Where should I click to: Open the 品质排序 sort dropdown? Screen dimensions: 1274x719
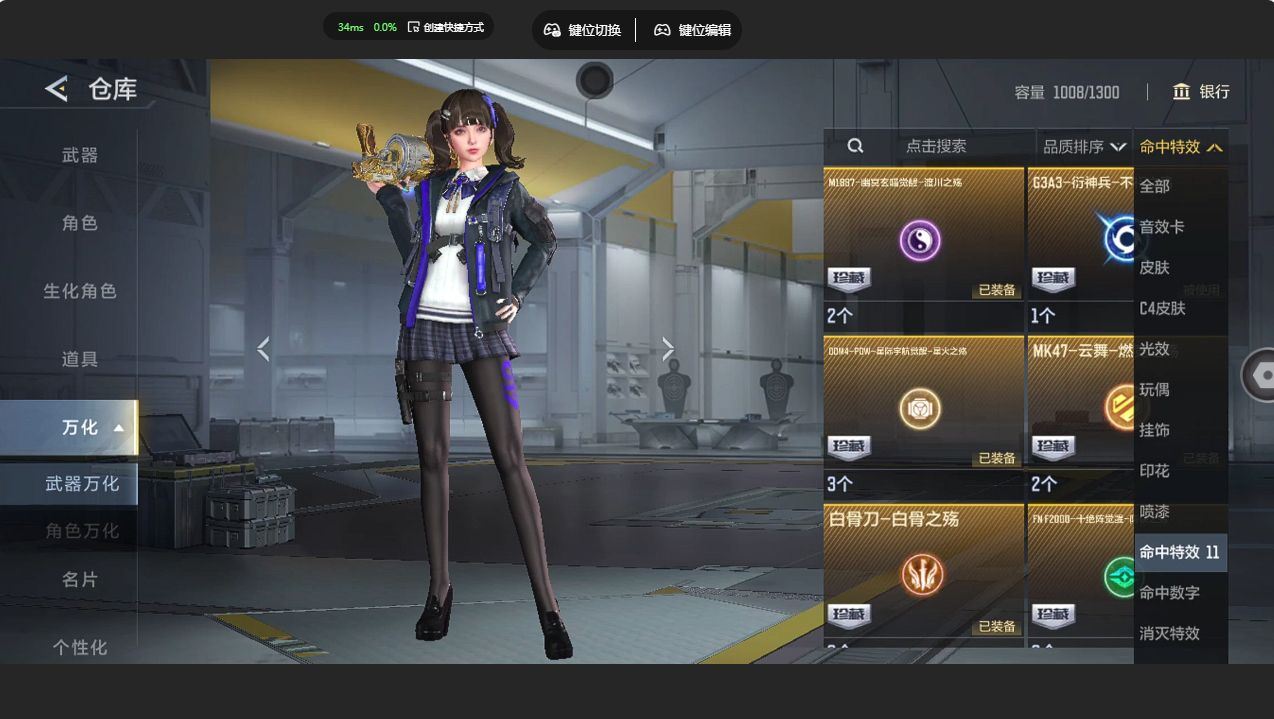point(1084,147)
